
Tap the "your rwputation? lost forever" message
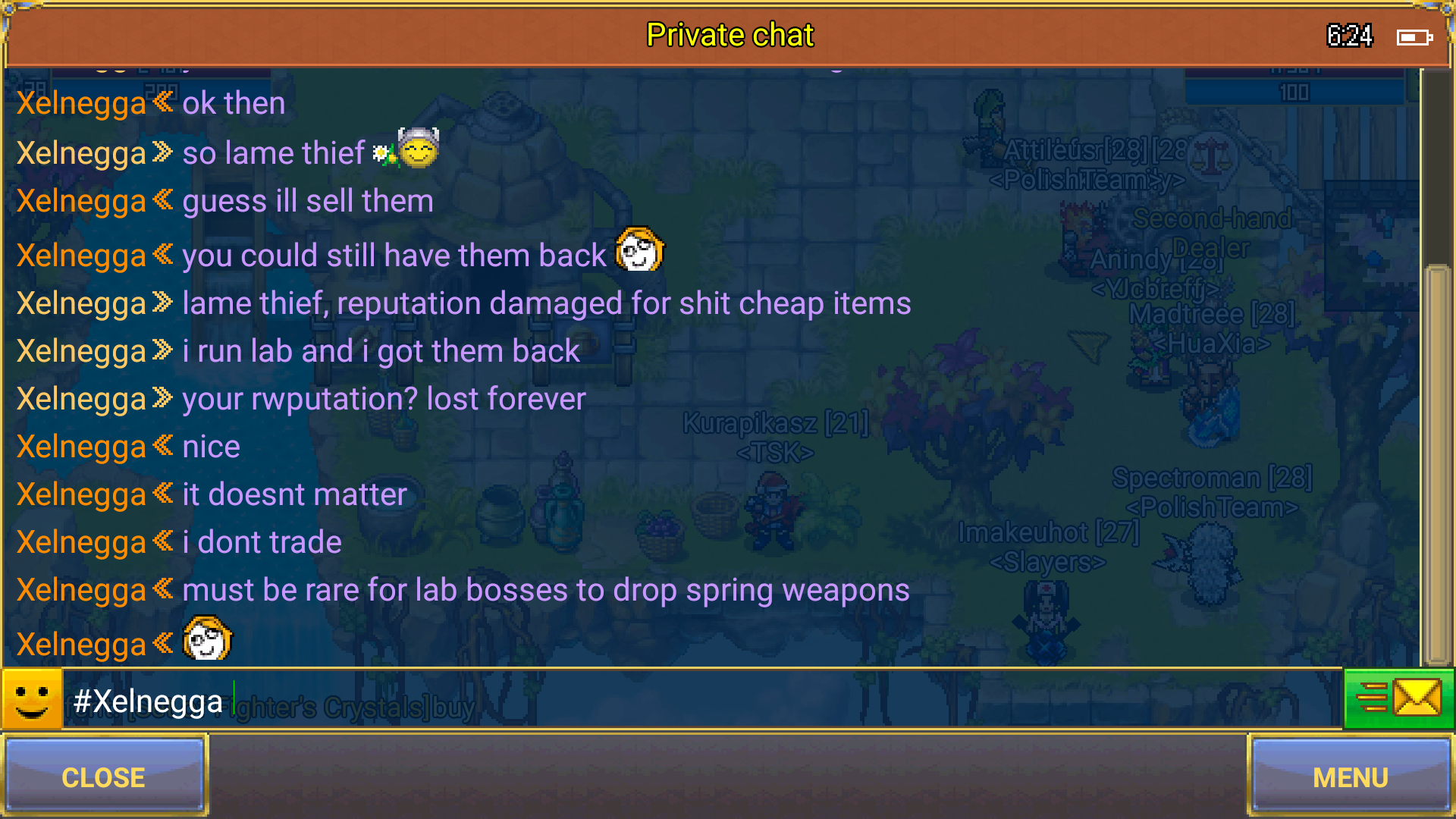pyautogui.click(x=384, y=399)
